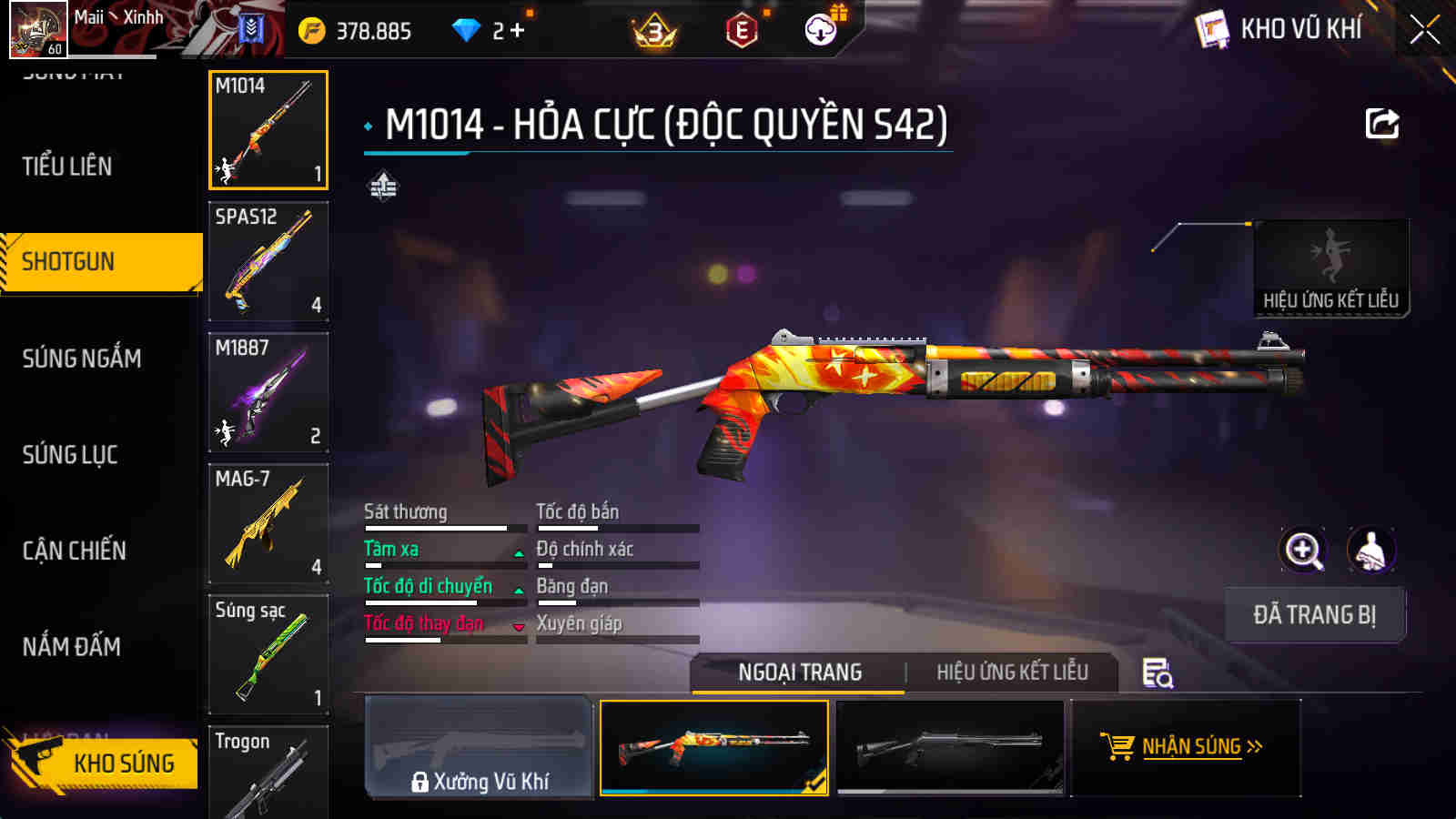Click the red E elite pass icon
1456x819 pixels.
tap(743, 28)
